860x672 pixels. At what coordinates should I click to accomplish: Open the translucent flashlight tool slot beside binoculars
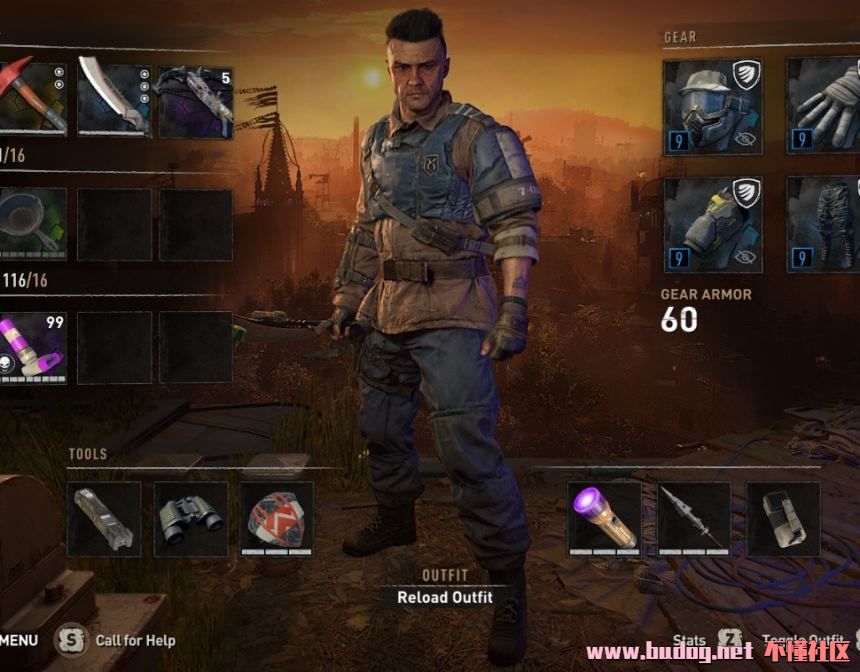coord(104,518)
